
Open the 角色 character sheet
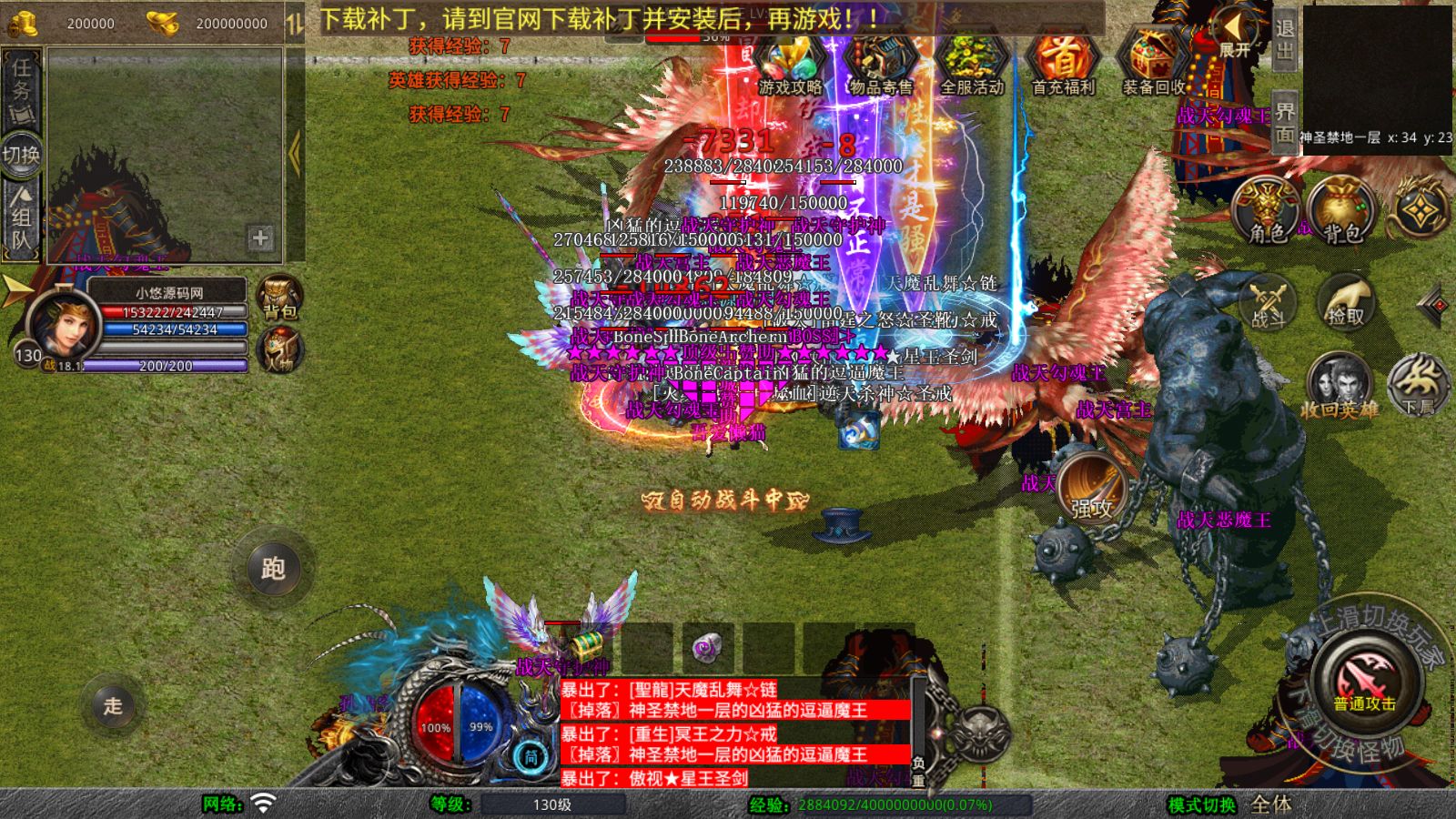(x=1266, y=211)
